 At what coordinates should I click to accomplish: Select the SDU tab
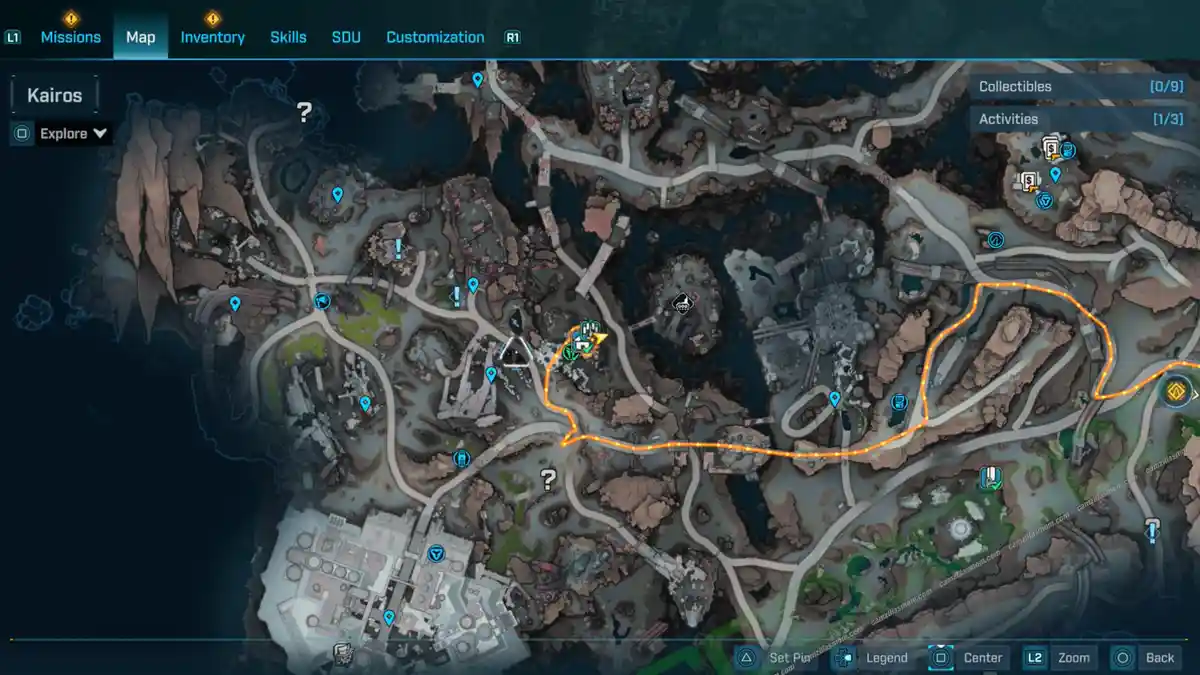[346, 37]
